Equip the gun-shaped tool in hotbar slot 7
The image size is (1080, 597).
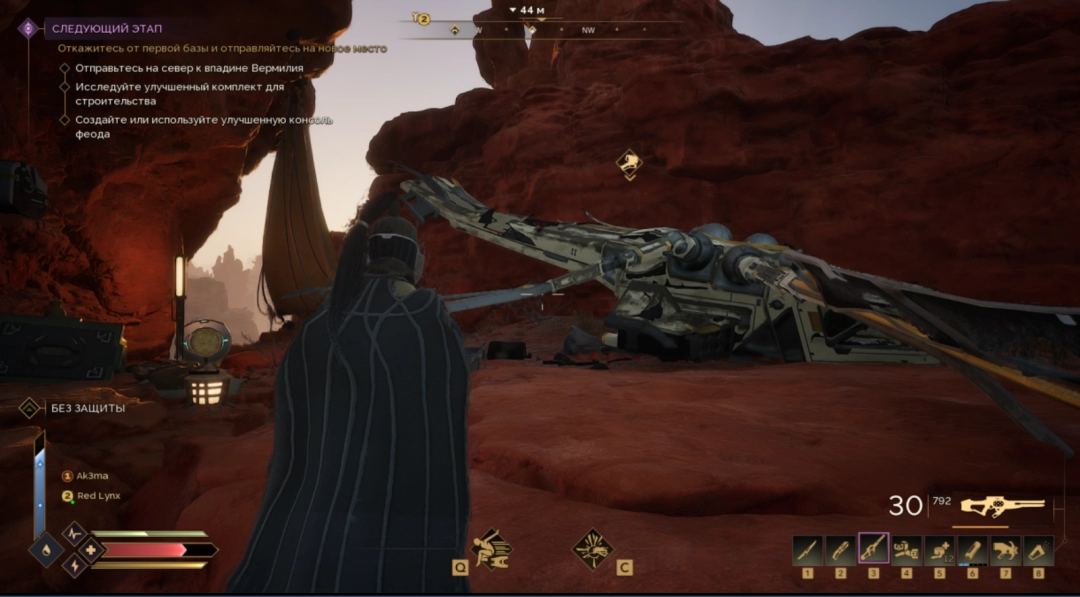click(x=1006, y=550)
